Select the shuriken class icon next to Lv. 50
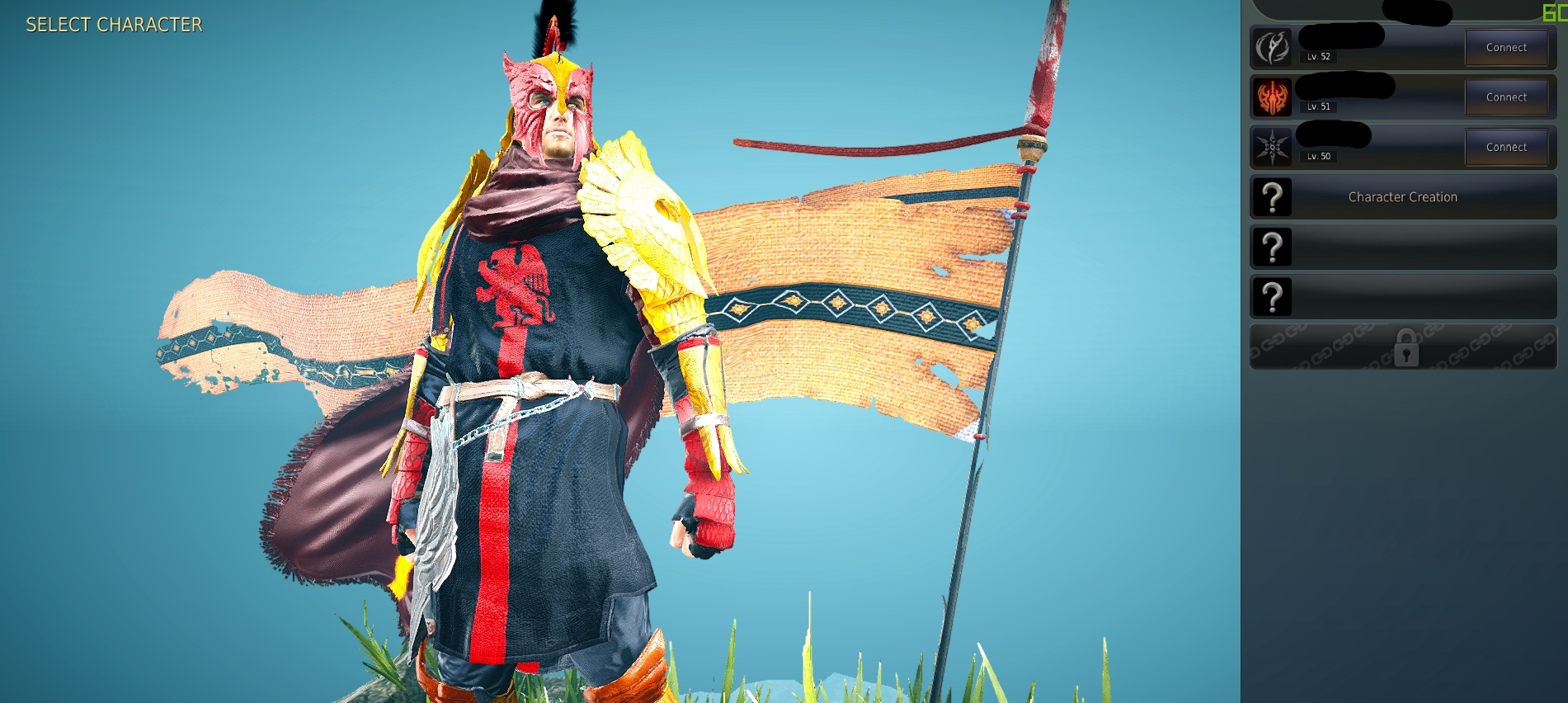 click(1274, 146)
